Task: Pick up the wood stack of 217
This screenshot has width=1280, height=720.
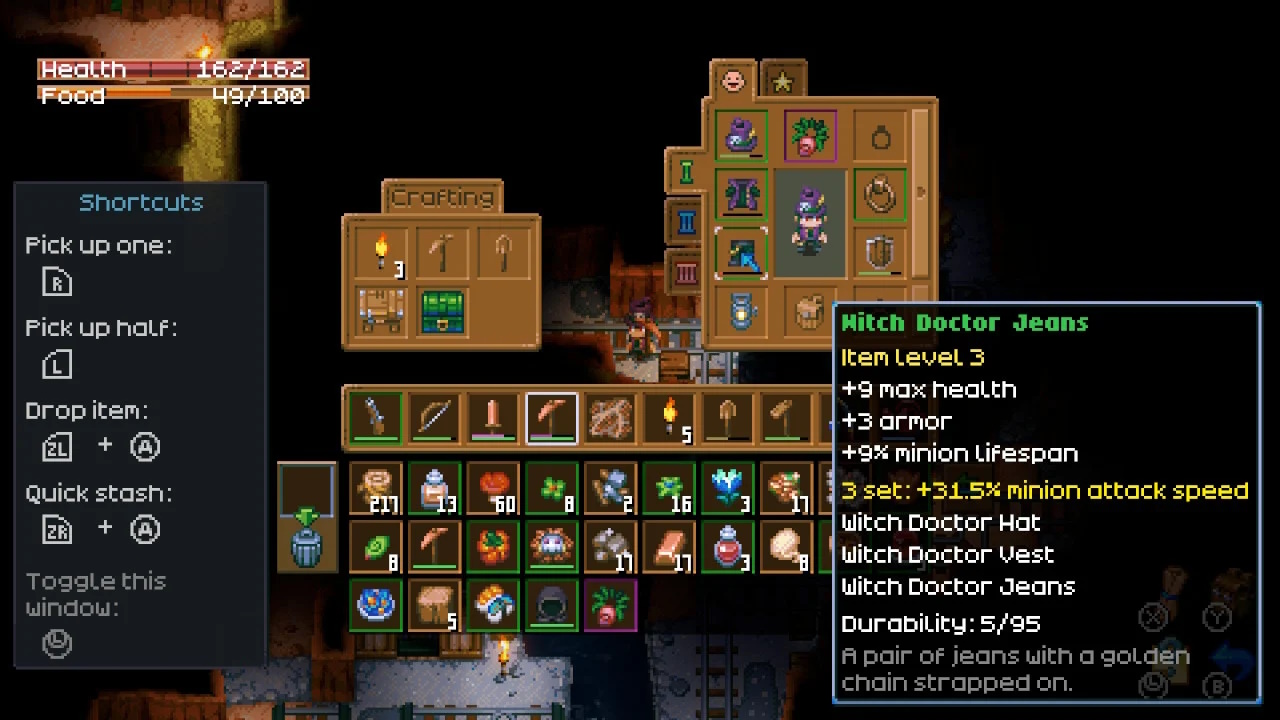Action: [x=376, y=488]
